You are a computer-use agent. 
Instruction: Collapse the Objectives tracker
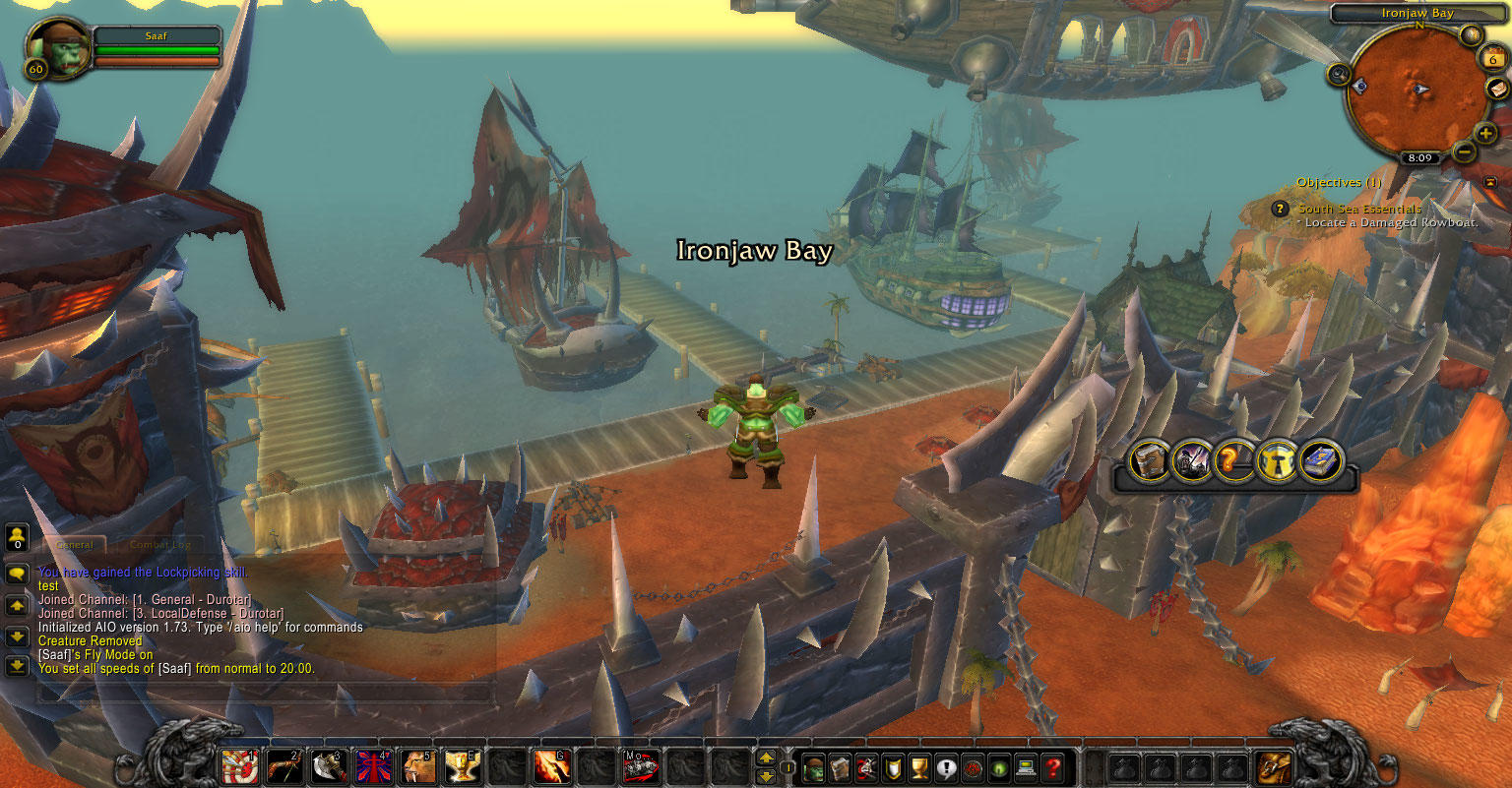[1490, 182]
